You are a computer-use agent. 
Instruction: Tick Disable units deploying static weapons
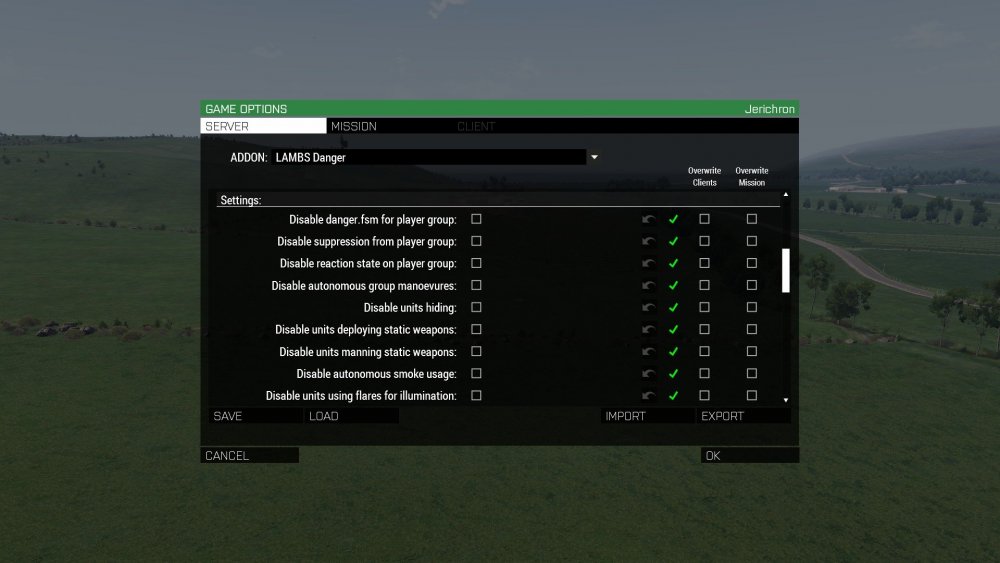(x=476, y=329)
